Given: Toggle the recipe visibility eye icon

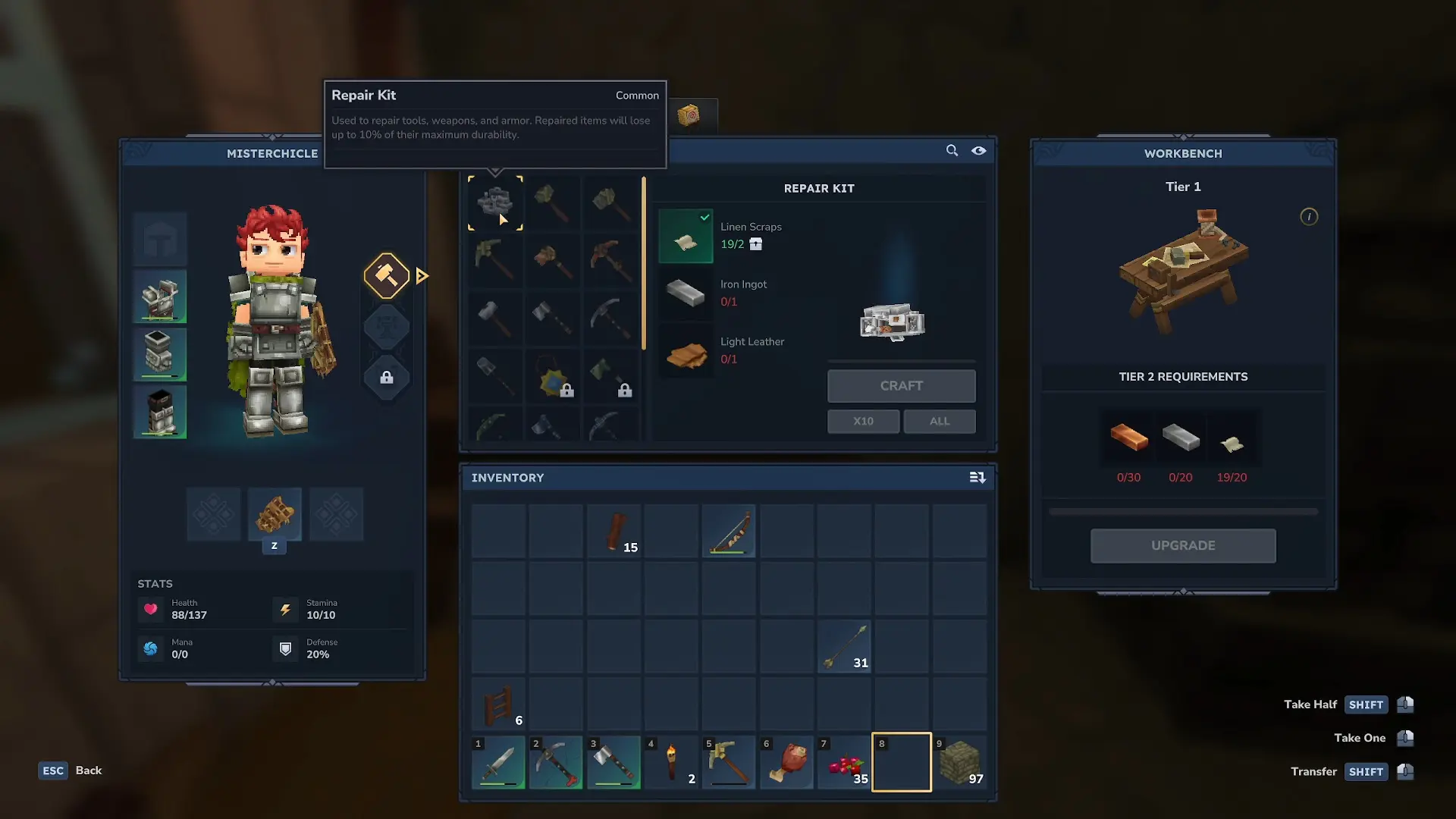Looking at the screenshot, I should [979, 151].
